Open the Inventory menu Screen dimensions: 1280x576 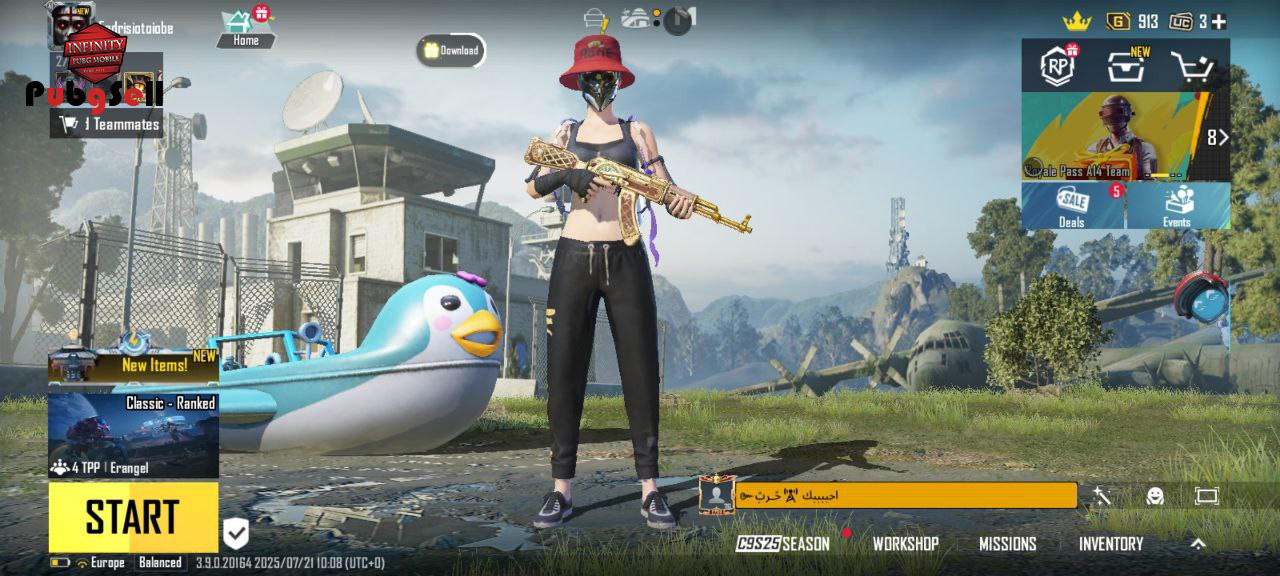tap(1110, 544)
